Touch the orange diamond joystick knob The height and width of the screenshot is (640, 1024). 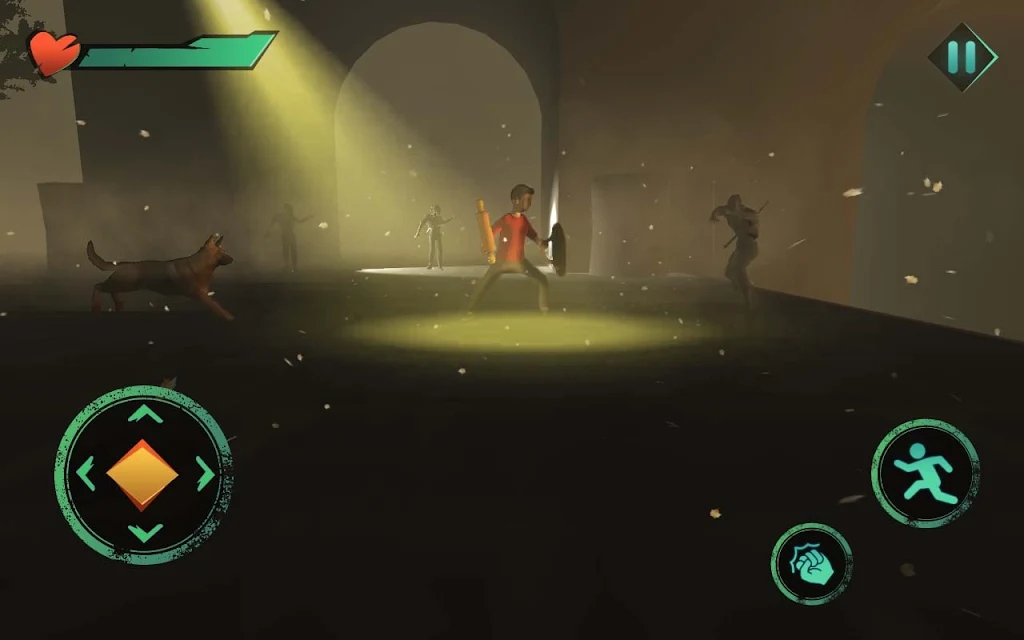coord(143,473)
